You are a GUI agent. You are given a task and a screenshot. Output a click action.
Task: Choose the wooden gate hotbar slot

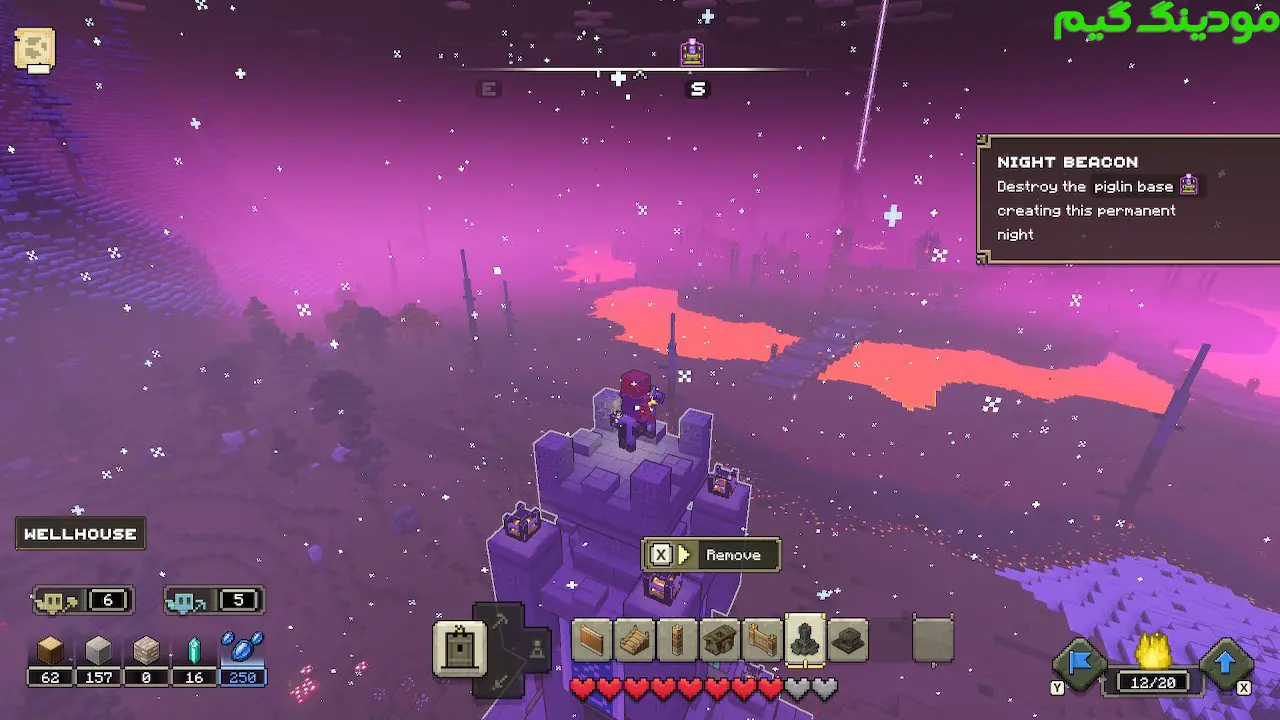pos(762,640)
